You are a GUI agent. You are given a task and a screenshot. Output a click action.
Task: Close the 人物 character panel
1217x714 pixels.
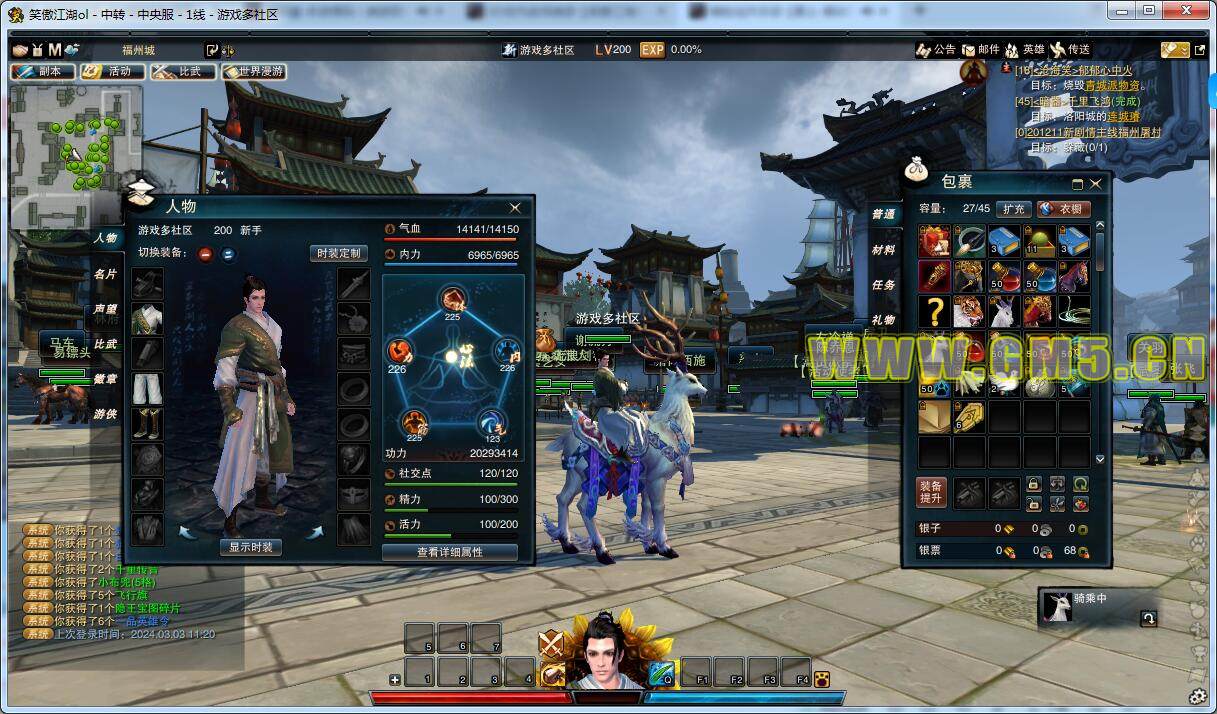(x=515, y=208)
